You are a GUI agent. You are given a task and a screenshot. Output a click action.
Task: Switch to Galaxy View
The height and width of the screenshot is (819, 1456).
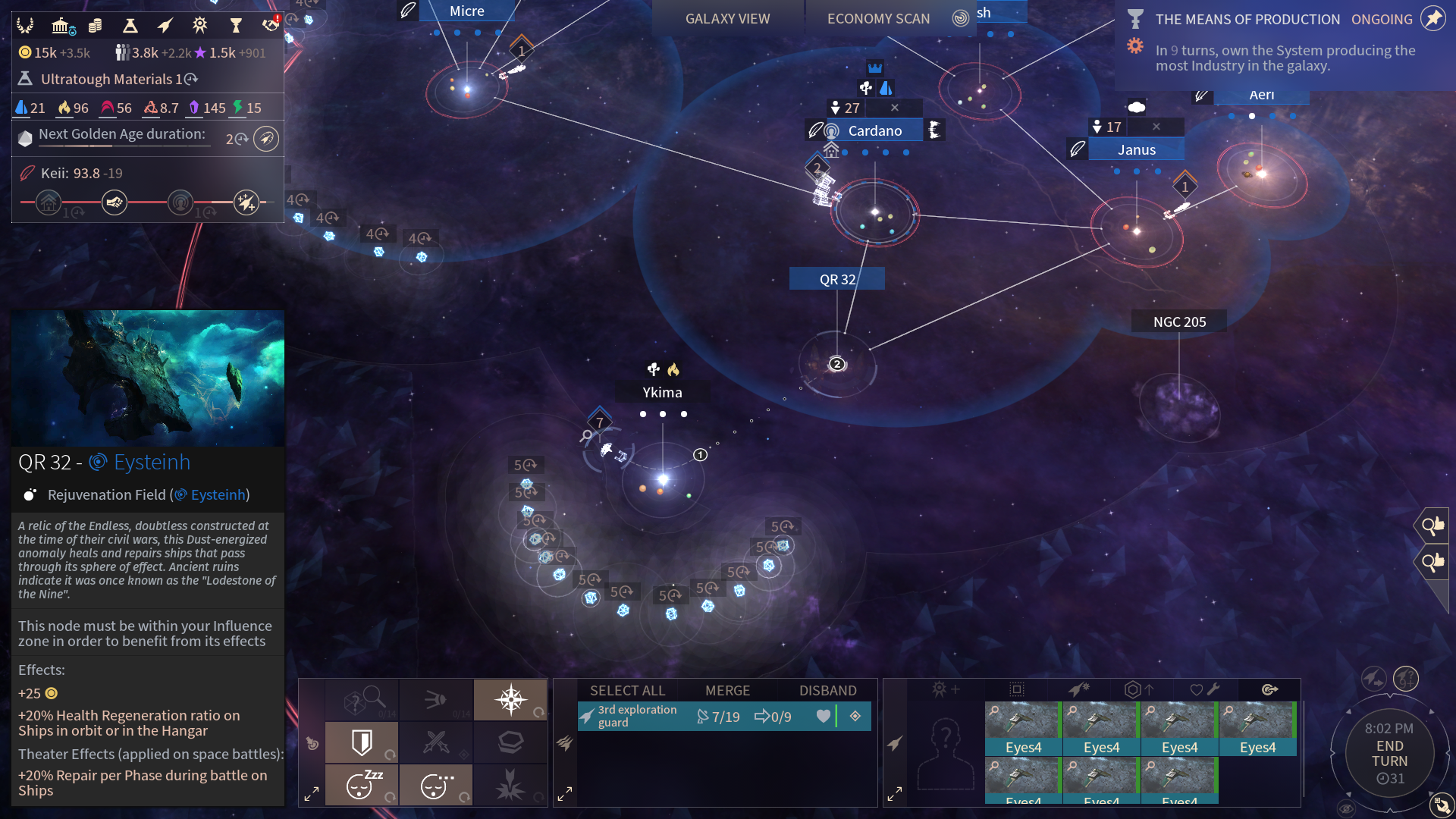point(727,19)
